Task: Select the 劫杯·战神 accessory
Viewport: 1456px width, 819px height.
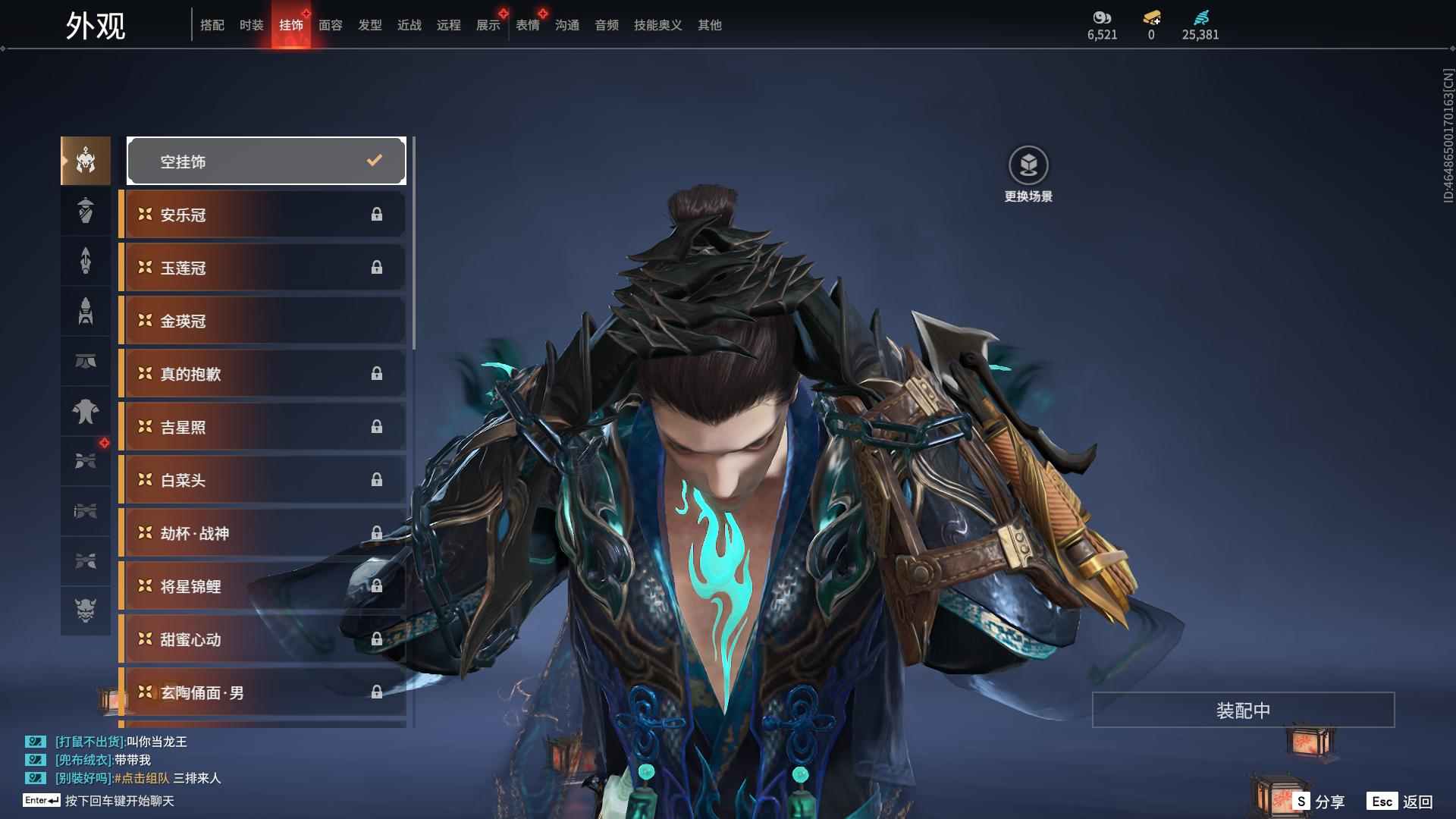Action: (262, 533)
